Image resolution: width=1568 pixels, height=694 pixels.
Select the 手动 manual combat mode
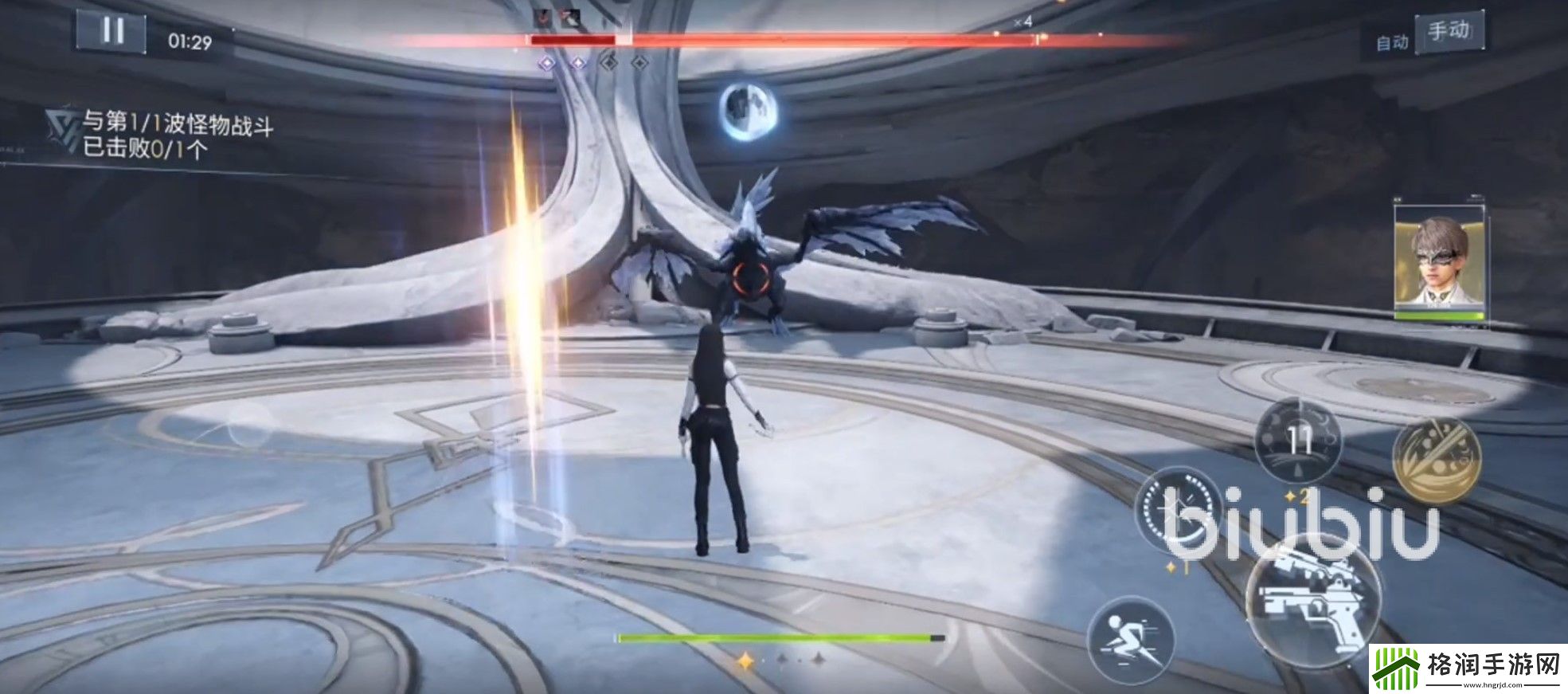1448,32
